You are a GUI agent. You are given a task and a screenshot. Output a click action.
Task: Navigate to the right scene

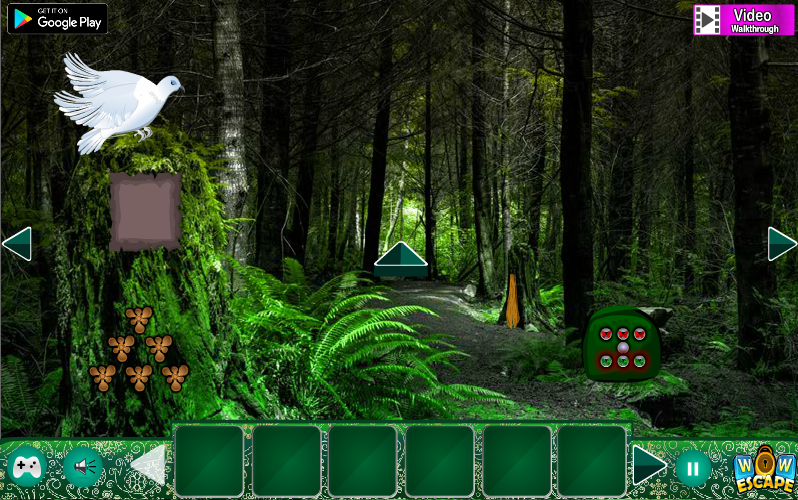[781, 243]
